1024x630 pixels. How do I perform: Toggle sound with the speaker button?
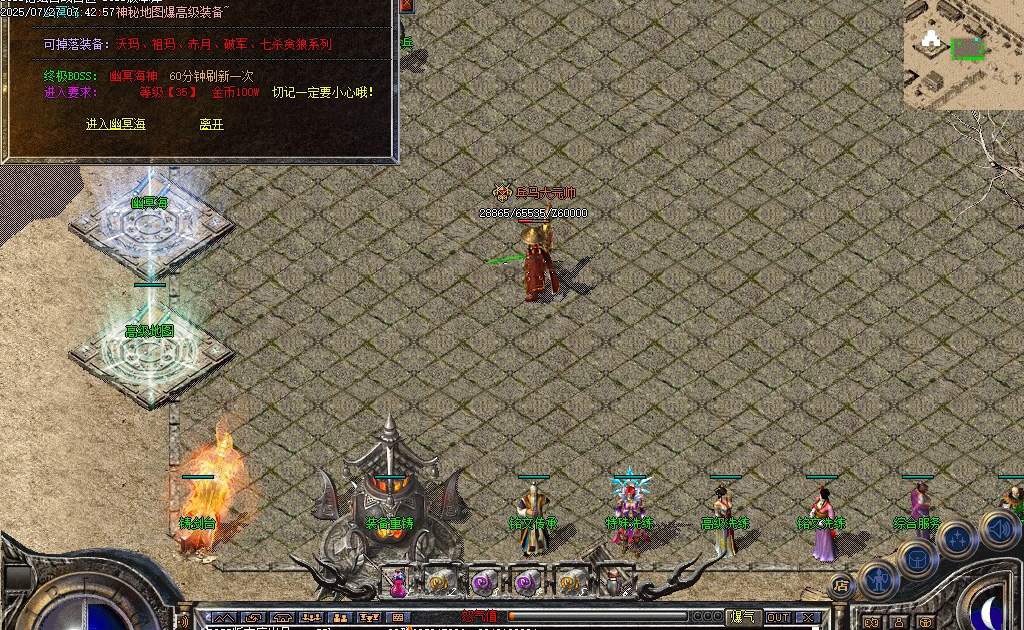pyautogui.click(x=998, y=529)
